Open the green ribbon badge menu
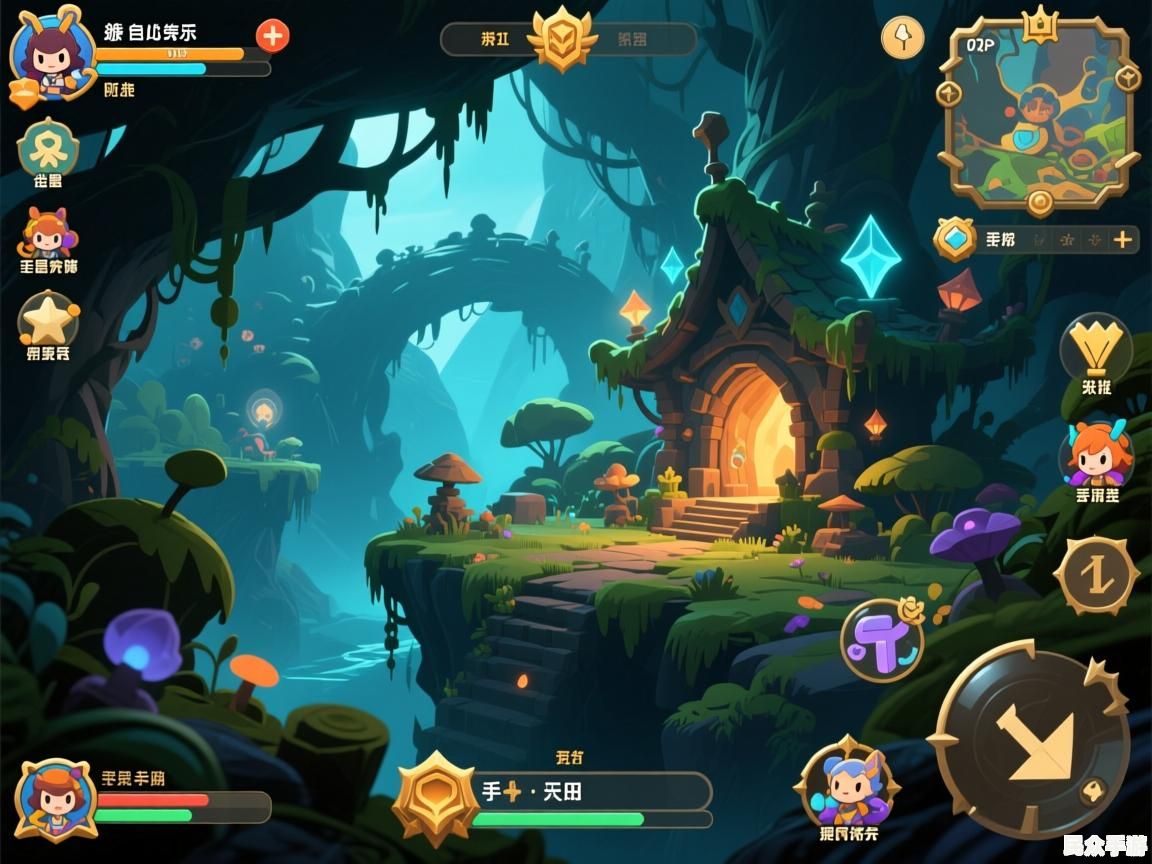The height and width of the screenshot is (864, 1152). (x=47, y=147)
